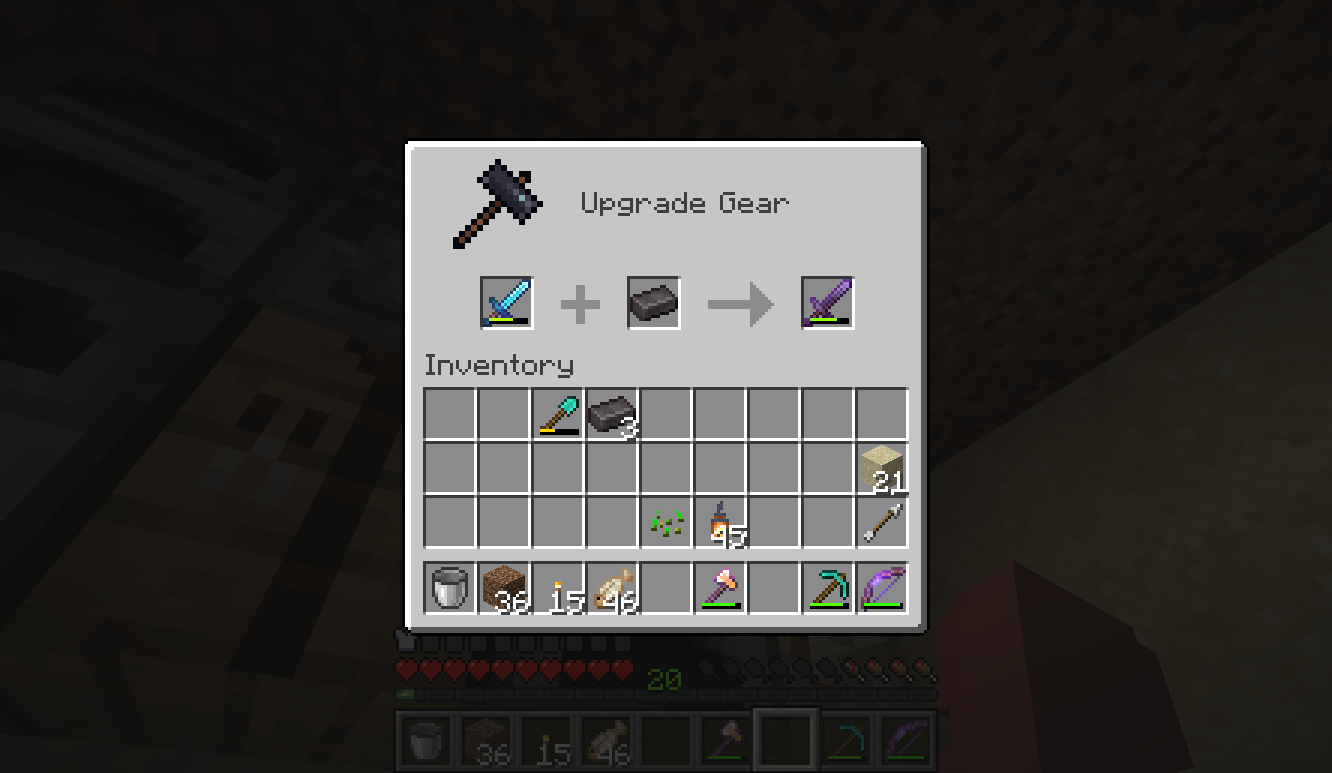Click the stack of 36 dirt blocks
The height and width of the screenshot is (773, 1332).
click(x=503, y=587)
